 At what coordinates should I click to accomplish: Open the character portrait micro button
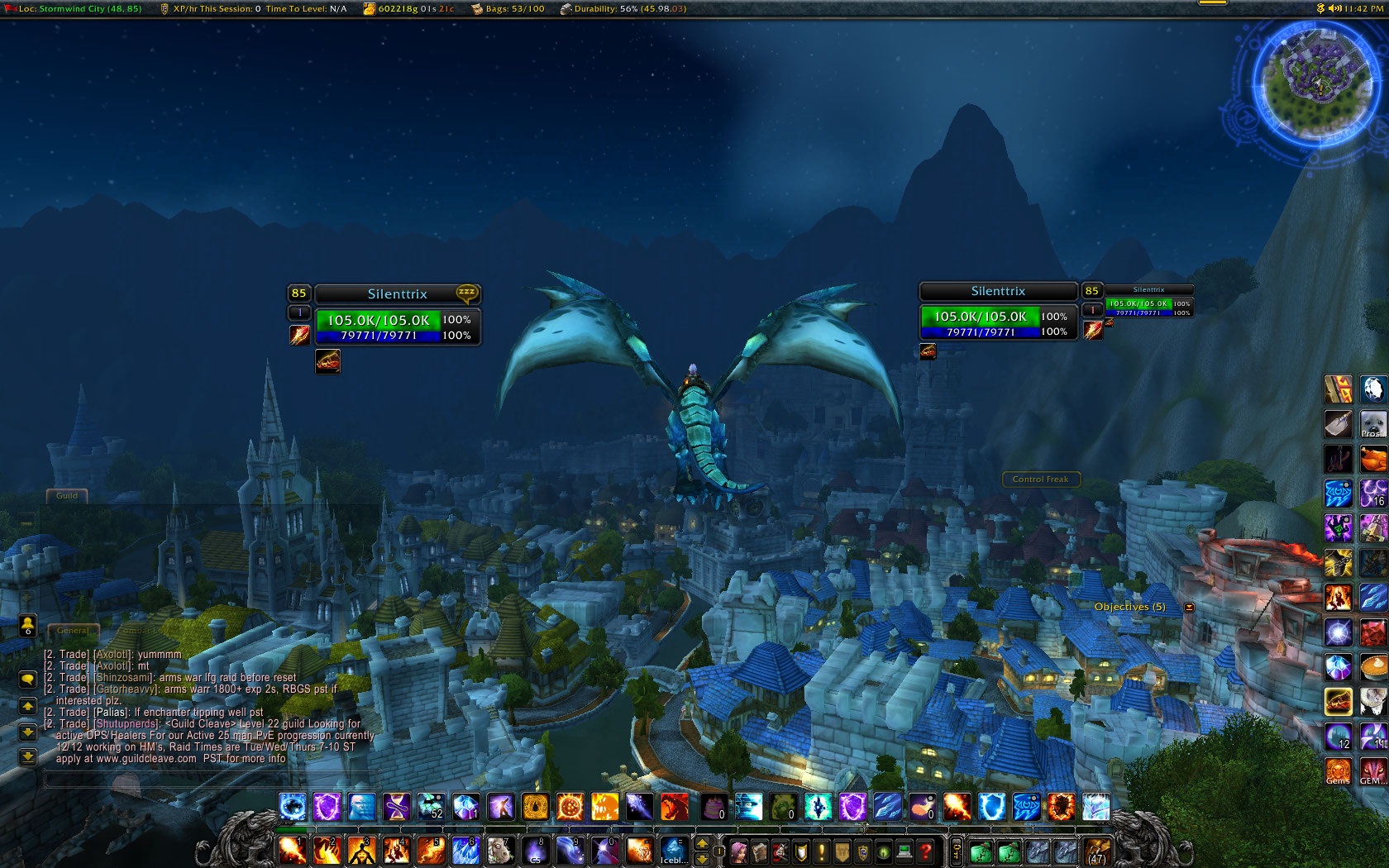point(739,851)
